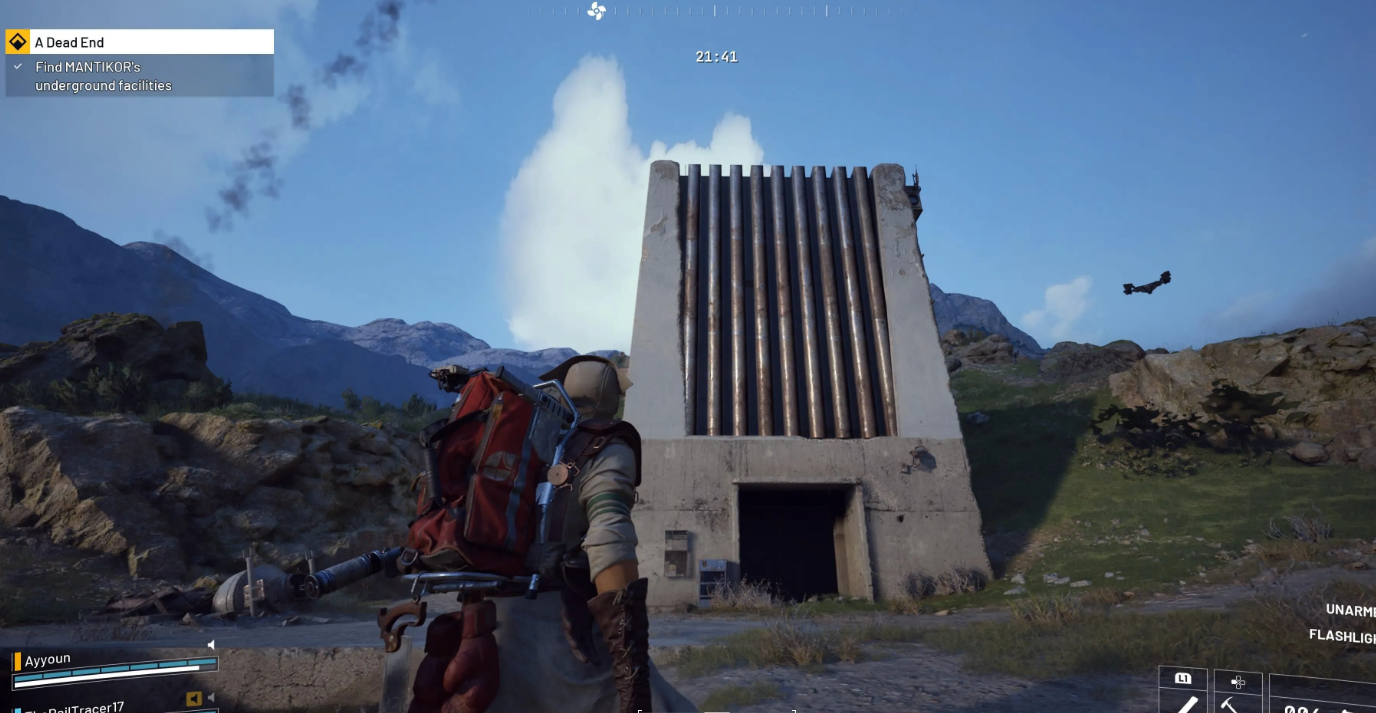
Task: Select the fan marker on the compass
Action: [x=597, y=11]
